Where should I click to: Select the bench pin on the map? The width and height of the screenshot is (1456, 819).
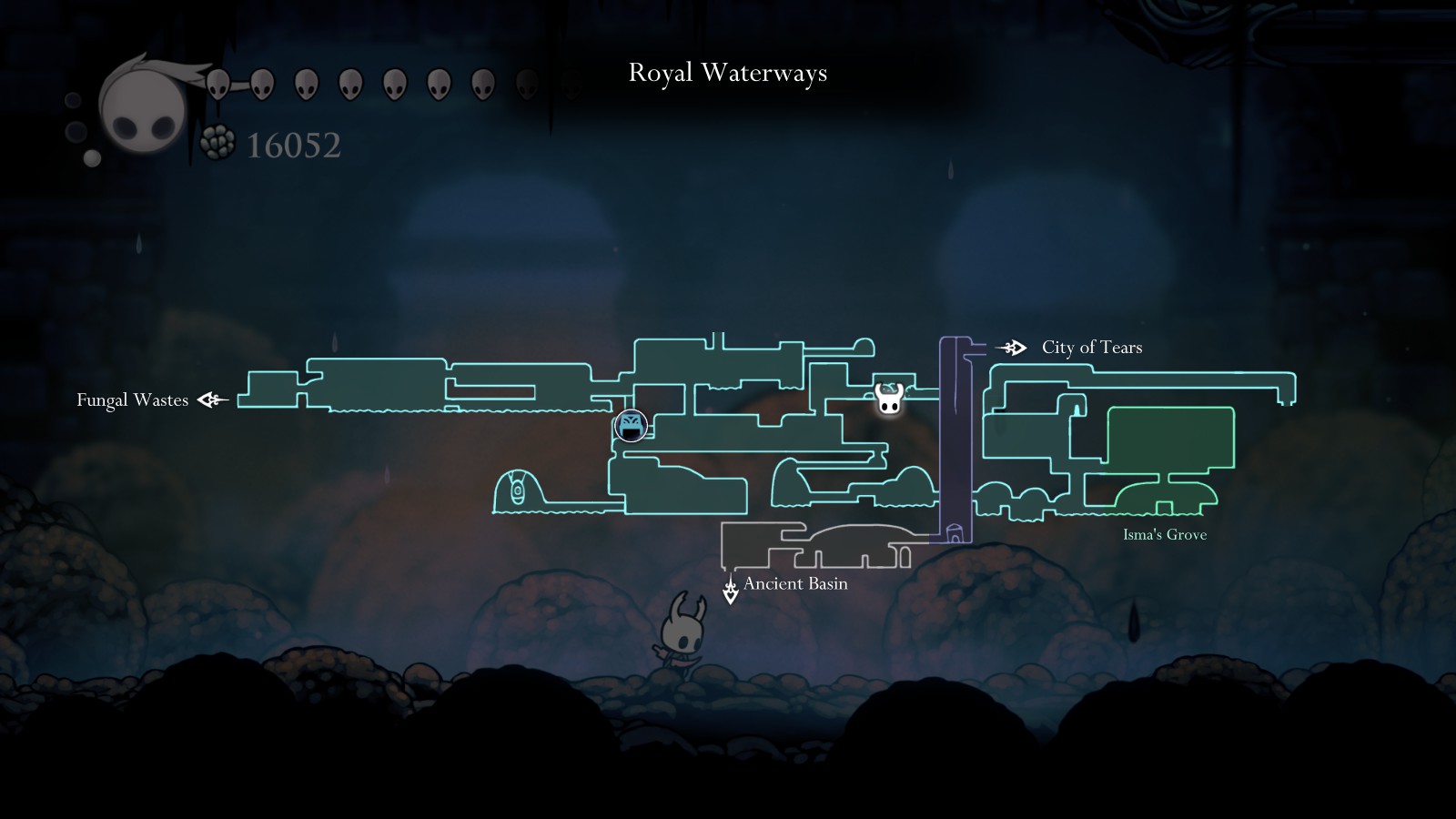click(x=630, y=425)
